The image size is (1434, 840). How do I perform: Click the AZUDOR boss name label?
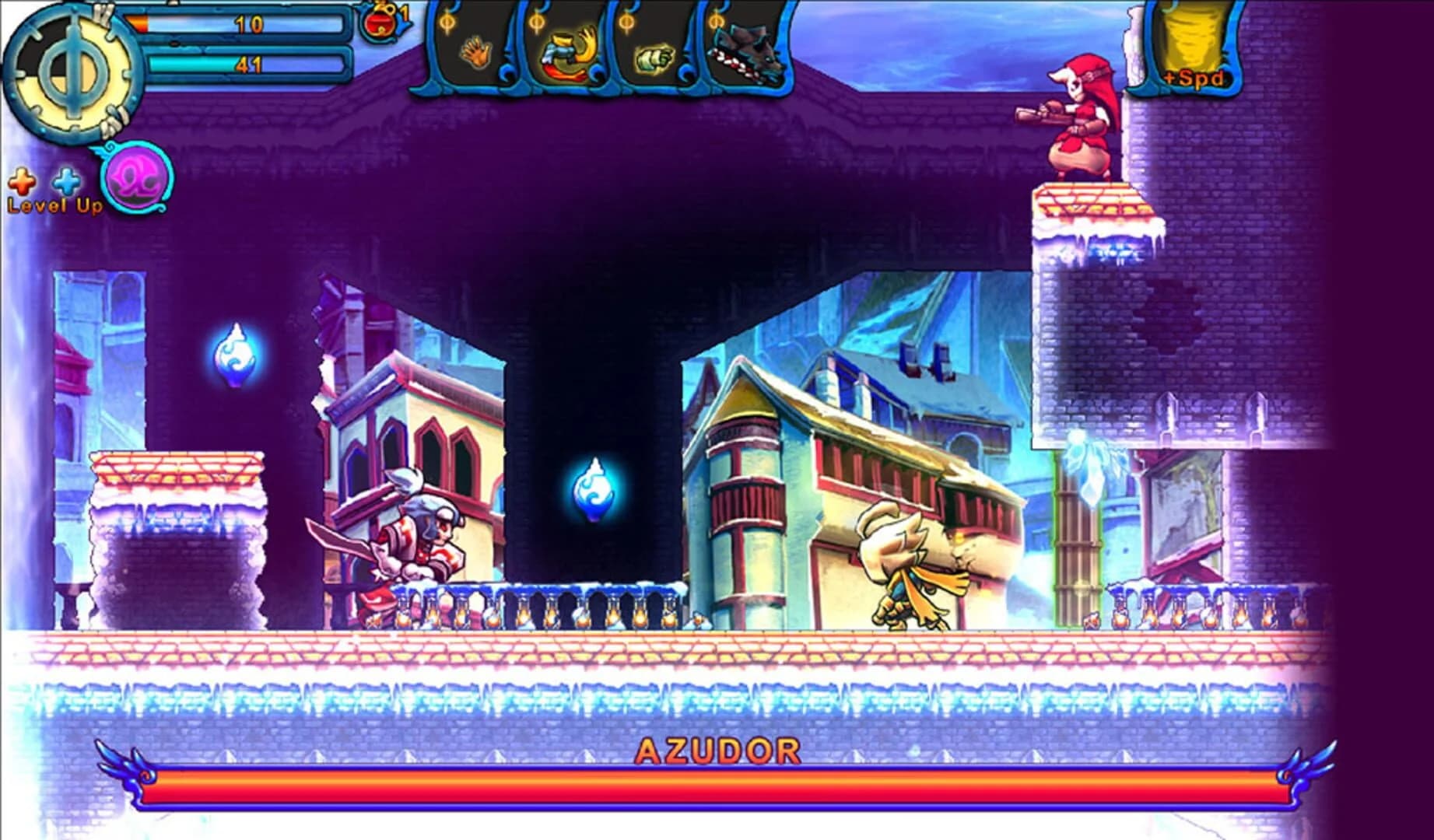tap(717, 751)
